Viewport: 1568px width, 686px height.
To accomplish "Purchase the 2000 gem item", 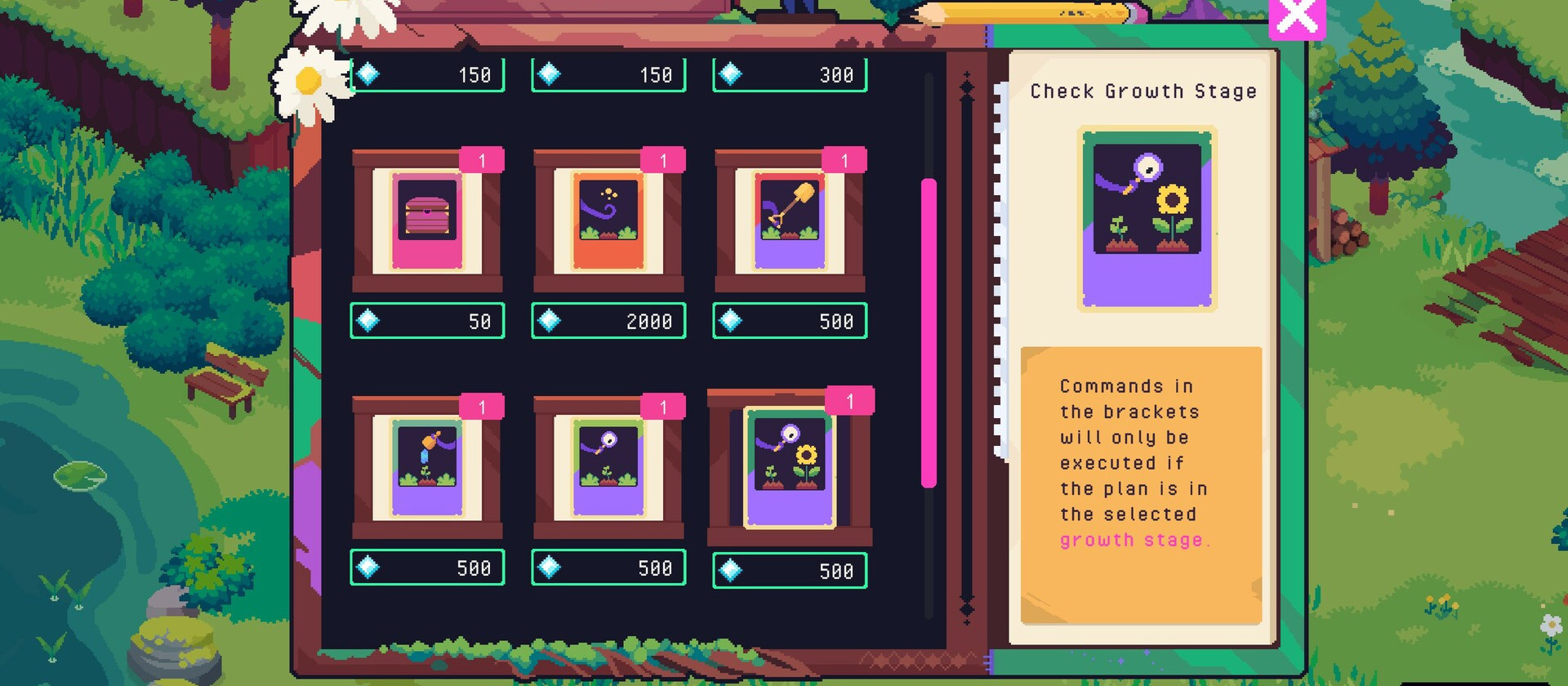I will coord(608,321).
